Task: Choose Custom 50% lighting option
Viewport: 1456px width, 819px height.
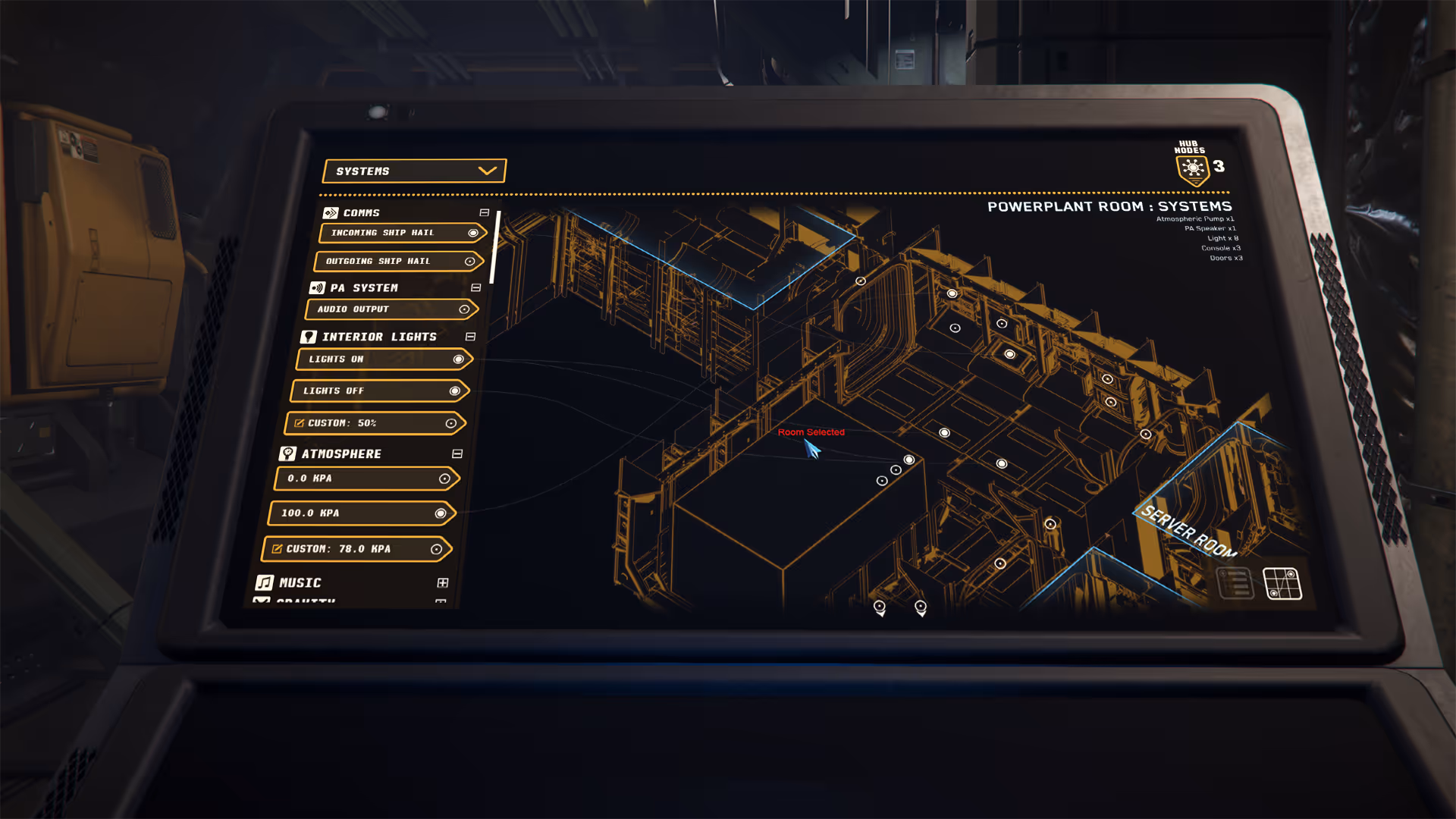Action: [375, 423]
